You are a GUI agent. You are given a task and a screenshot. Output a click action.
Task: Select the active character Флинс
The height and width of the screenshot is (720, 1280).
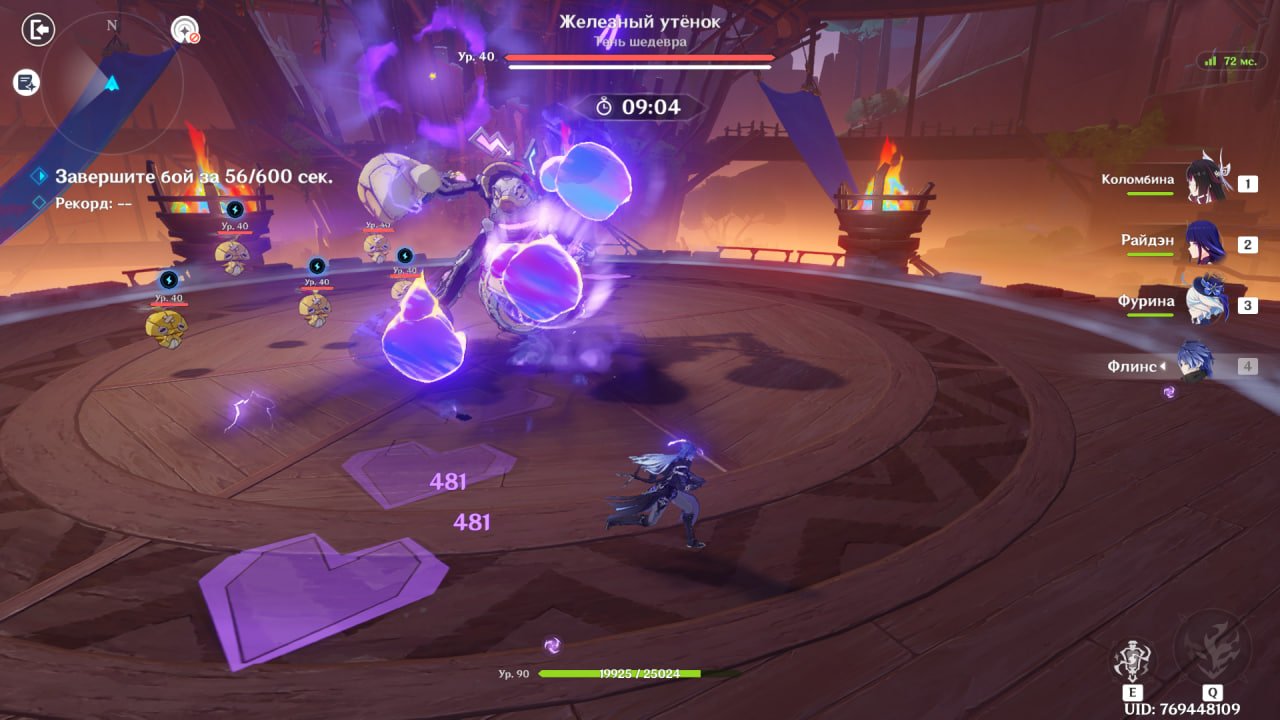coord(1196,365)
